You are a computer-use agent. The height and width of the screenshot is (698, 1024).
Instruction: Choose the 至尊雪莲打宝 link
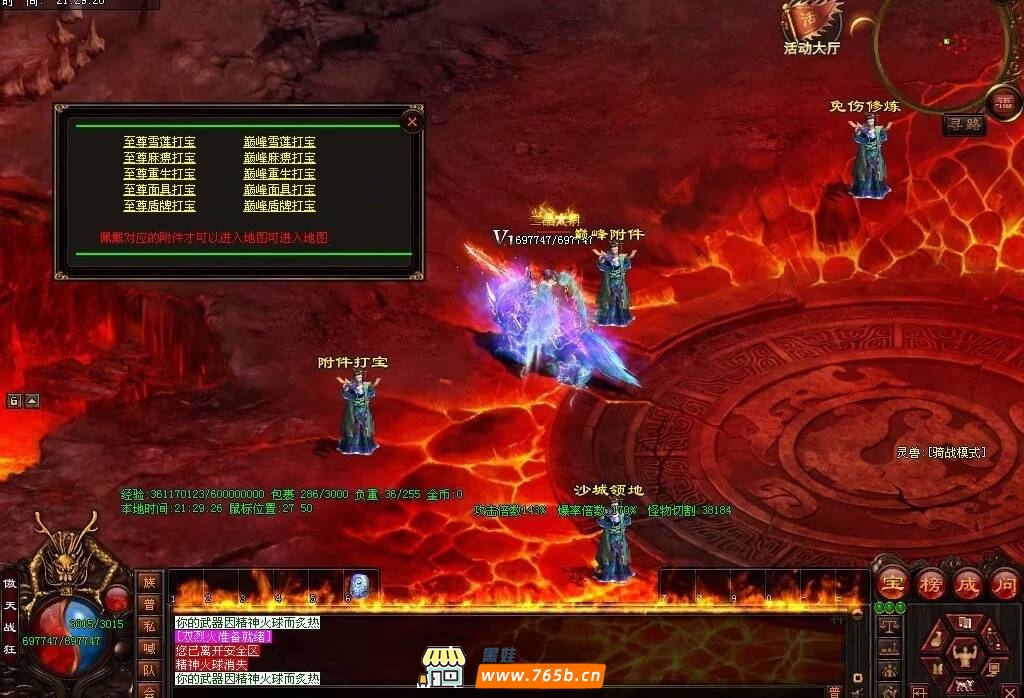(159, 142)
